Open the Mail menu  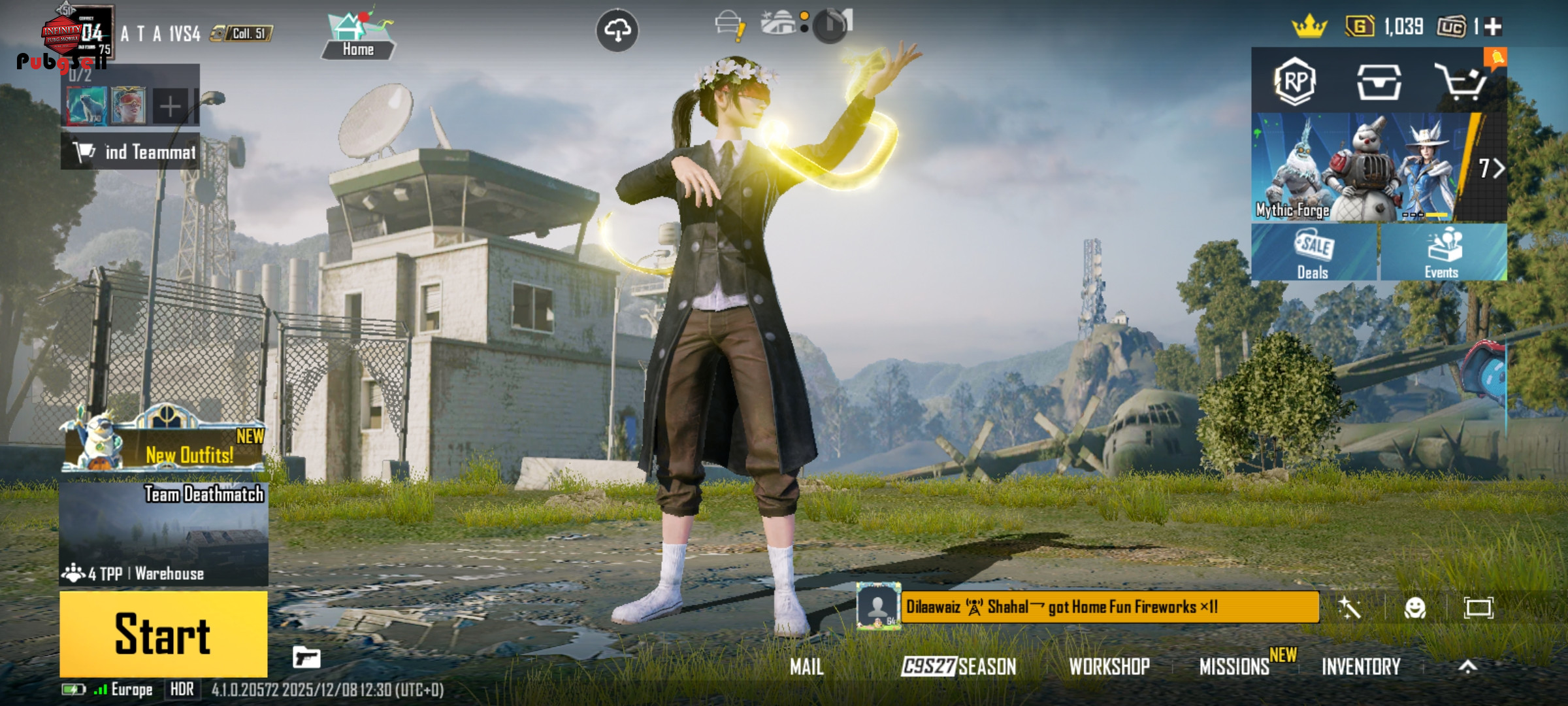pos(806,667)
